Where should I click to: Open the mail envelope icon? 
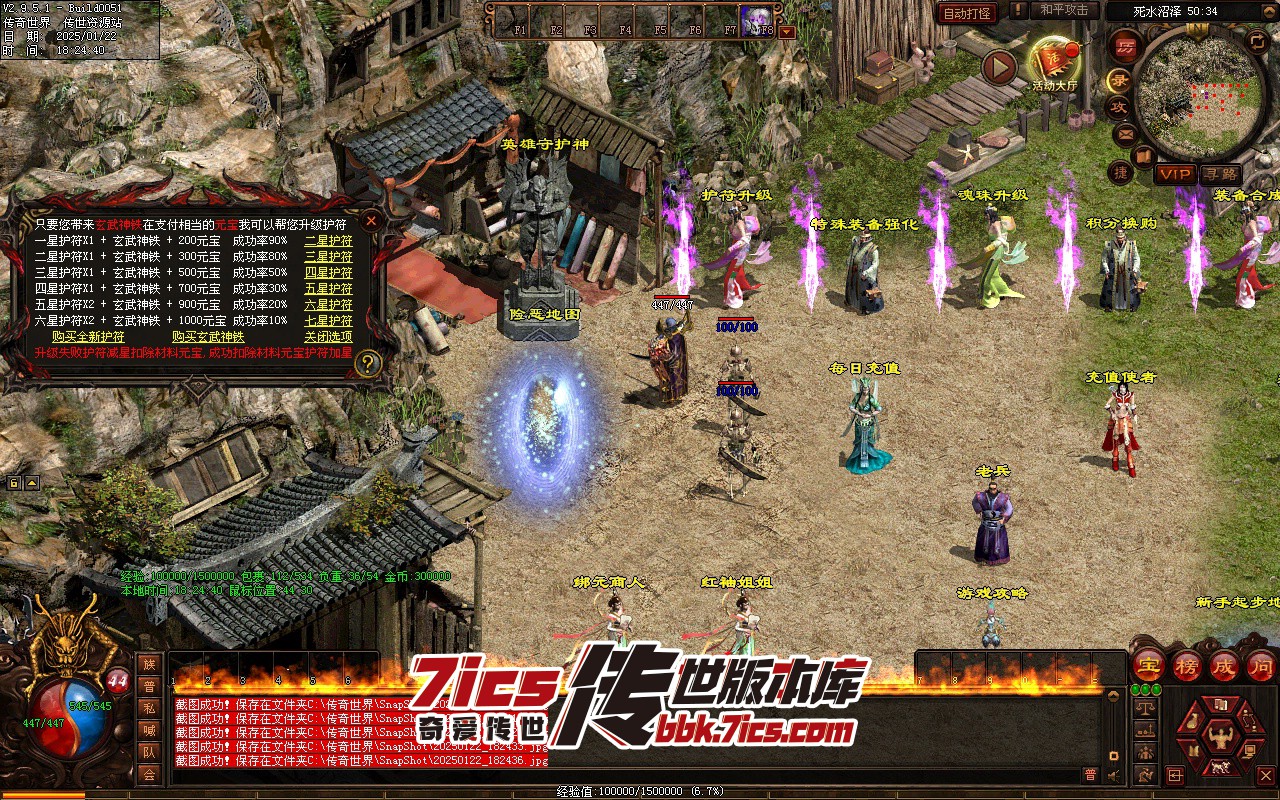point(1125,133)
